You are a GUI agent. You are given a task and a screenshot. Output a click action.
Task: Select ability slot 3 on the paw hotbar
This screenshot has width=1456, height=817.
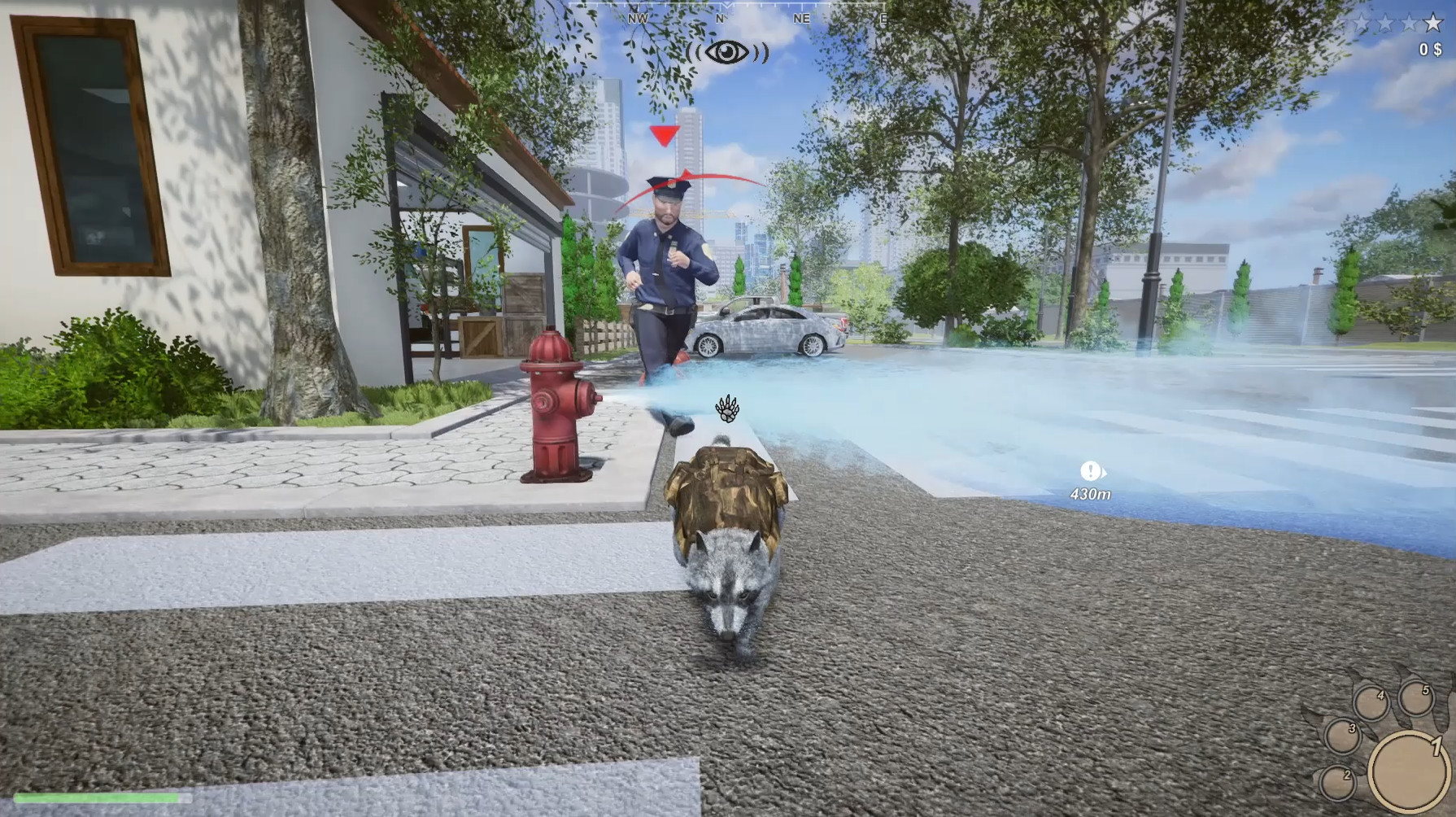click(x=1343, y=736)
